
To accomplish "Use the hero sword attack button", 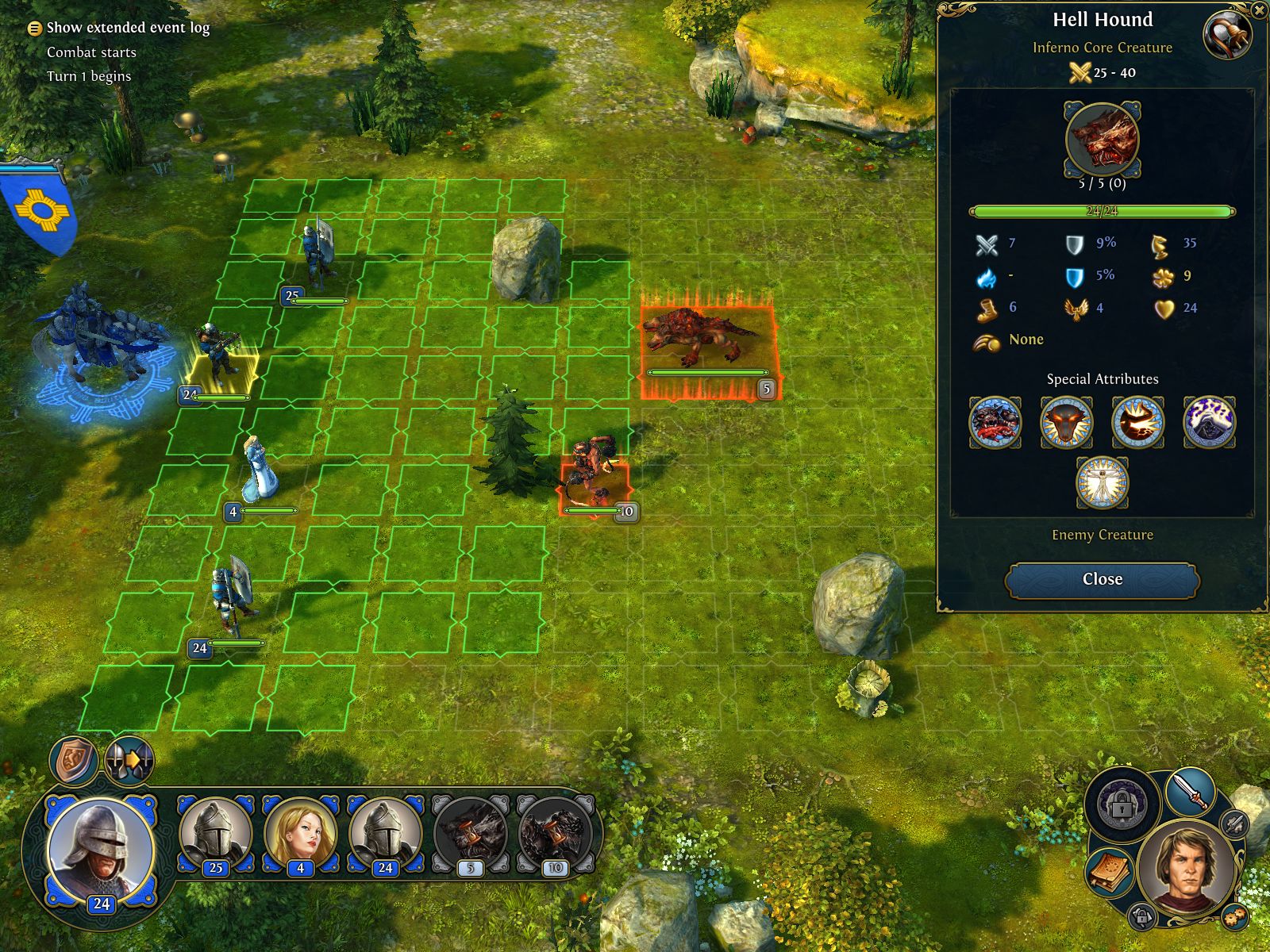I will (x=1190, y=793).
